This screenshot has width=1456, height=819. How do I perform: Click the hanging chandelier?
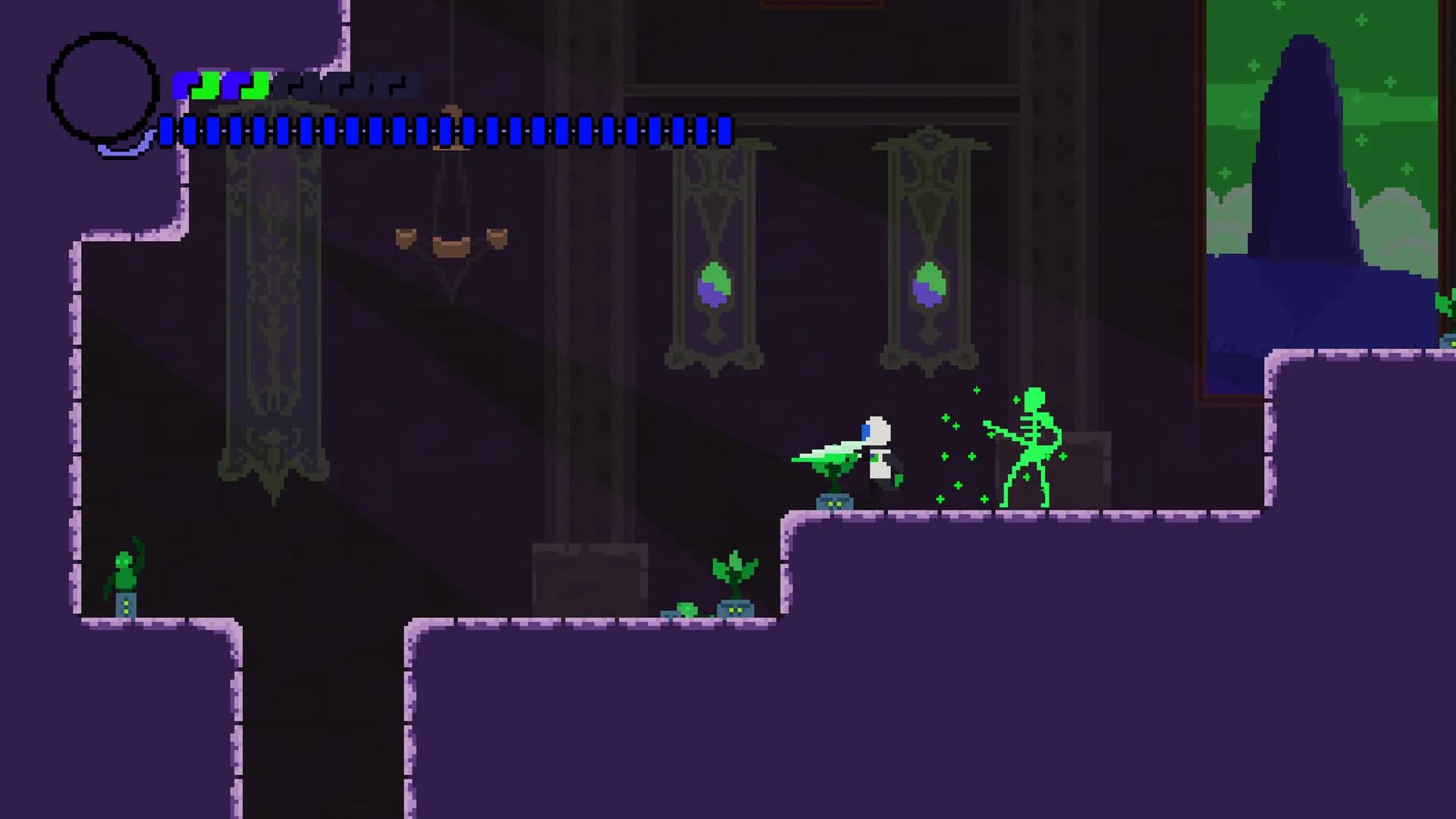coord(451,227)
